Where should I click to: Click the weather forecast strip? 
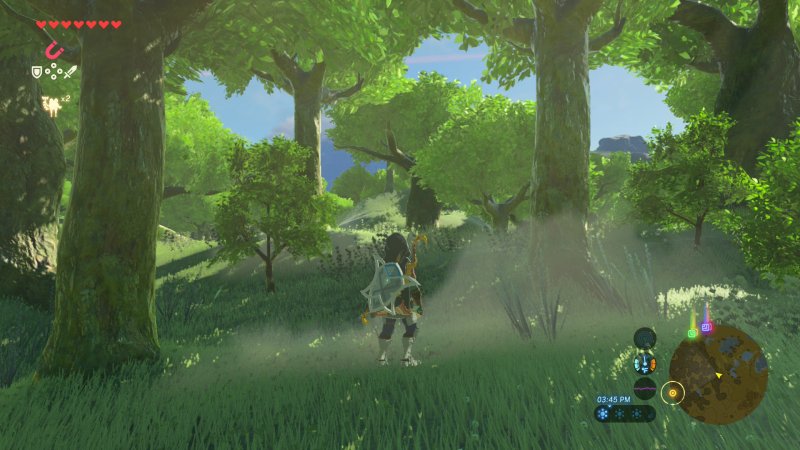coord(625,413)
